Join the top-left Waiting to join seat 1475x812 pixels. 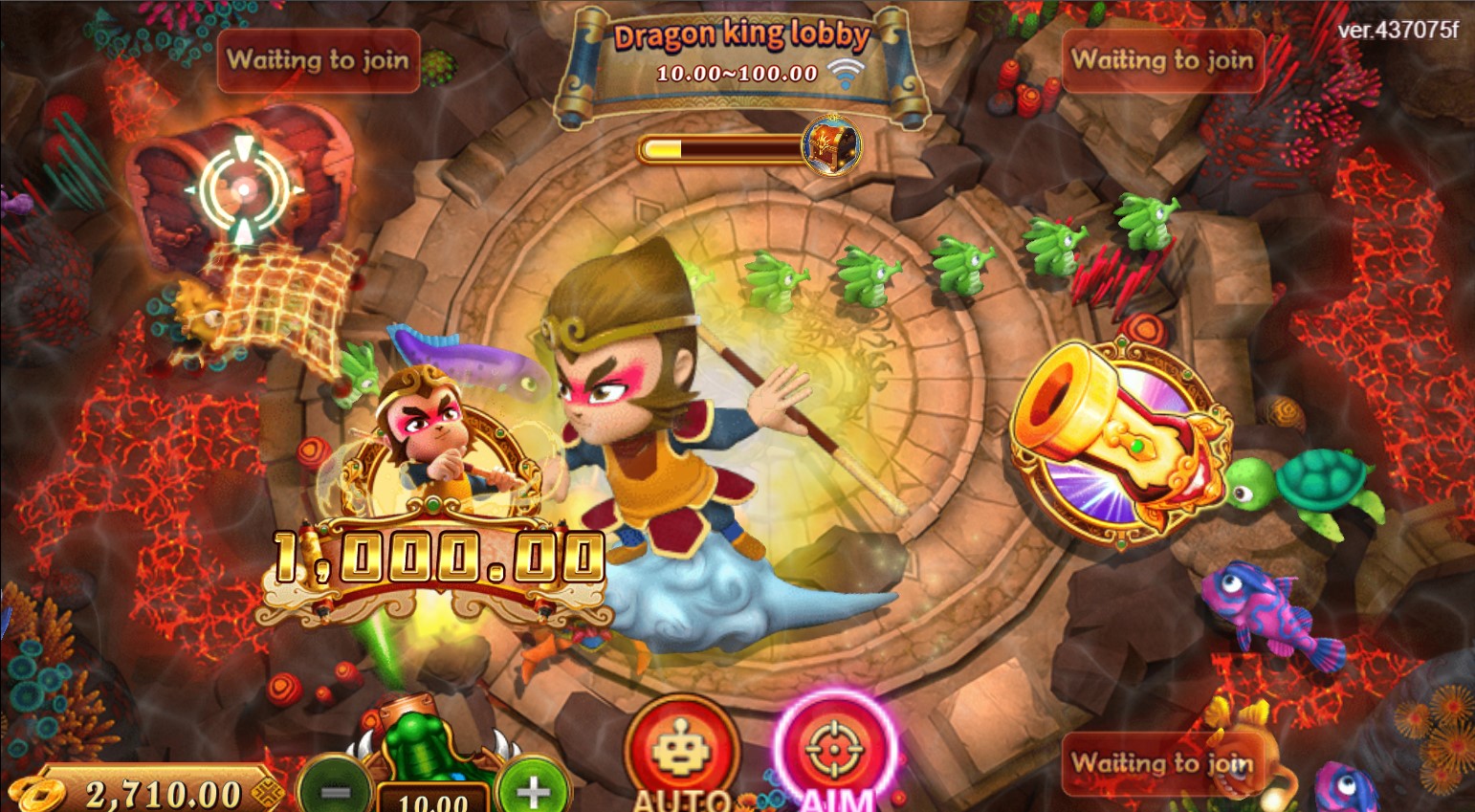tap(319, 61)
